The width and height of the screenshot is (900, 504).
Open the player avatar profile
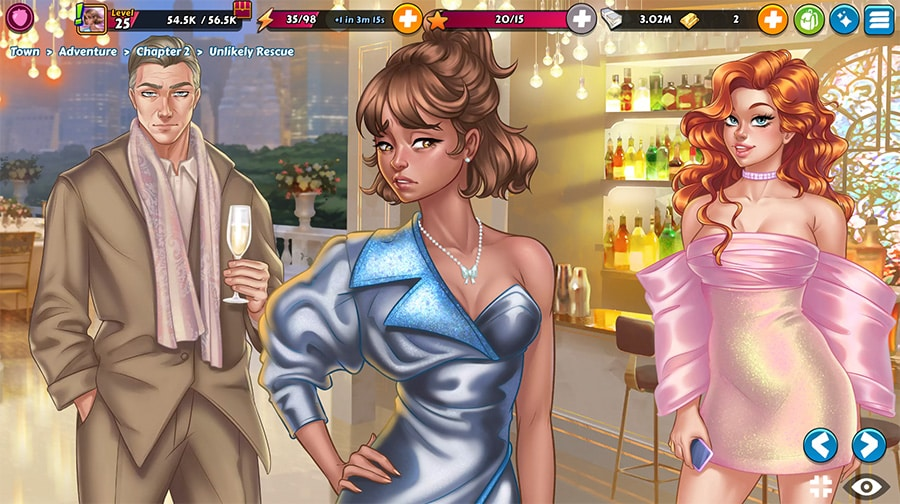coord(93,18)
